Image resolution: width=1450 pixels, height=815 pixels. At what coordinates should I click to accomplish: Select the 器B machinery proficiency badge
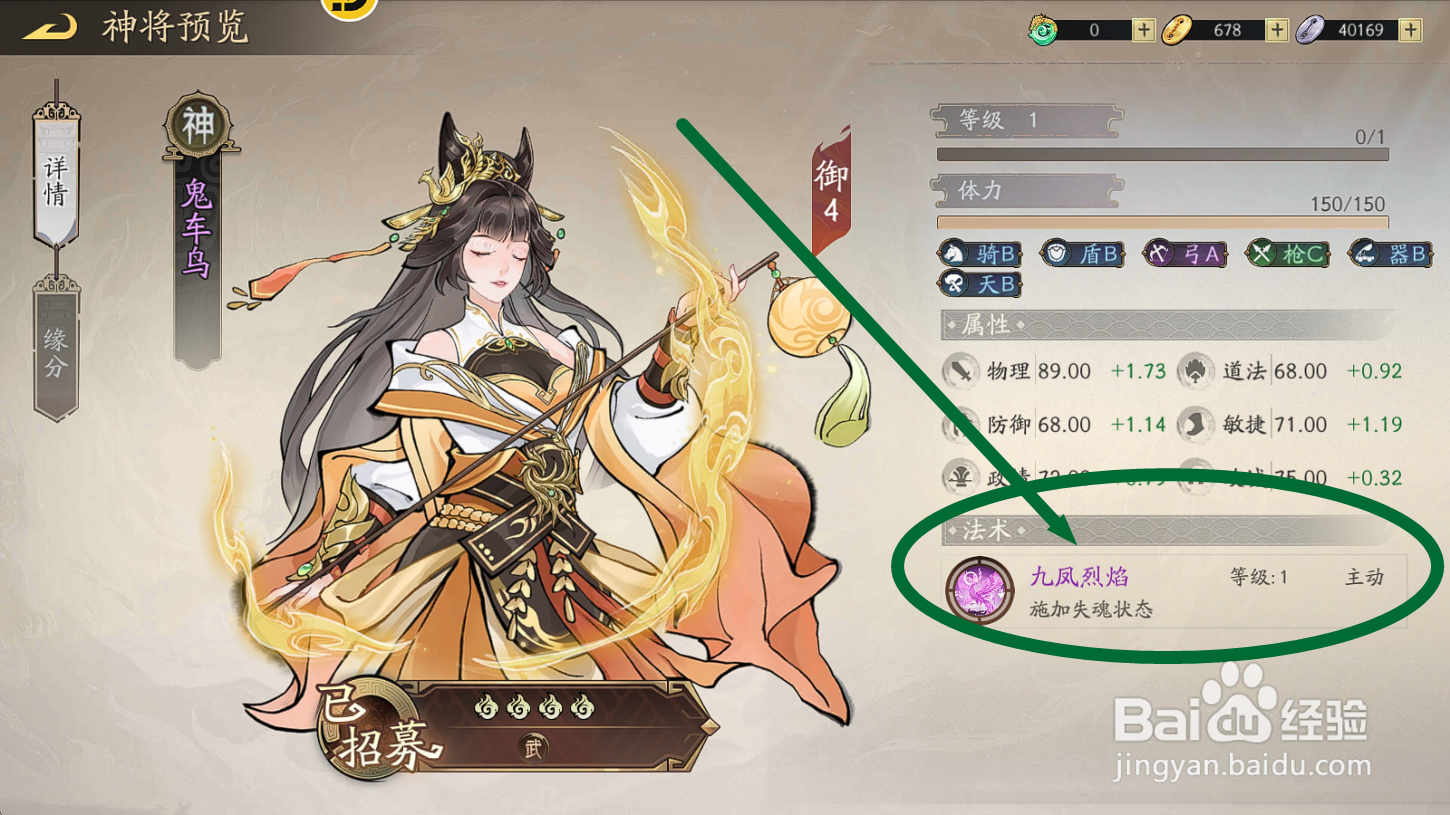tap(1391, 253)
